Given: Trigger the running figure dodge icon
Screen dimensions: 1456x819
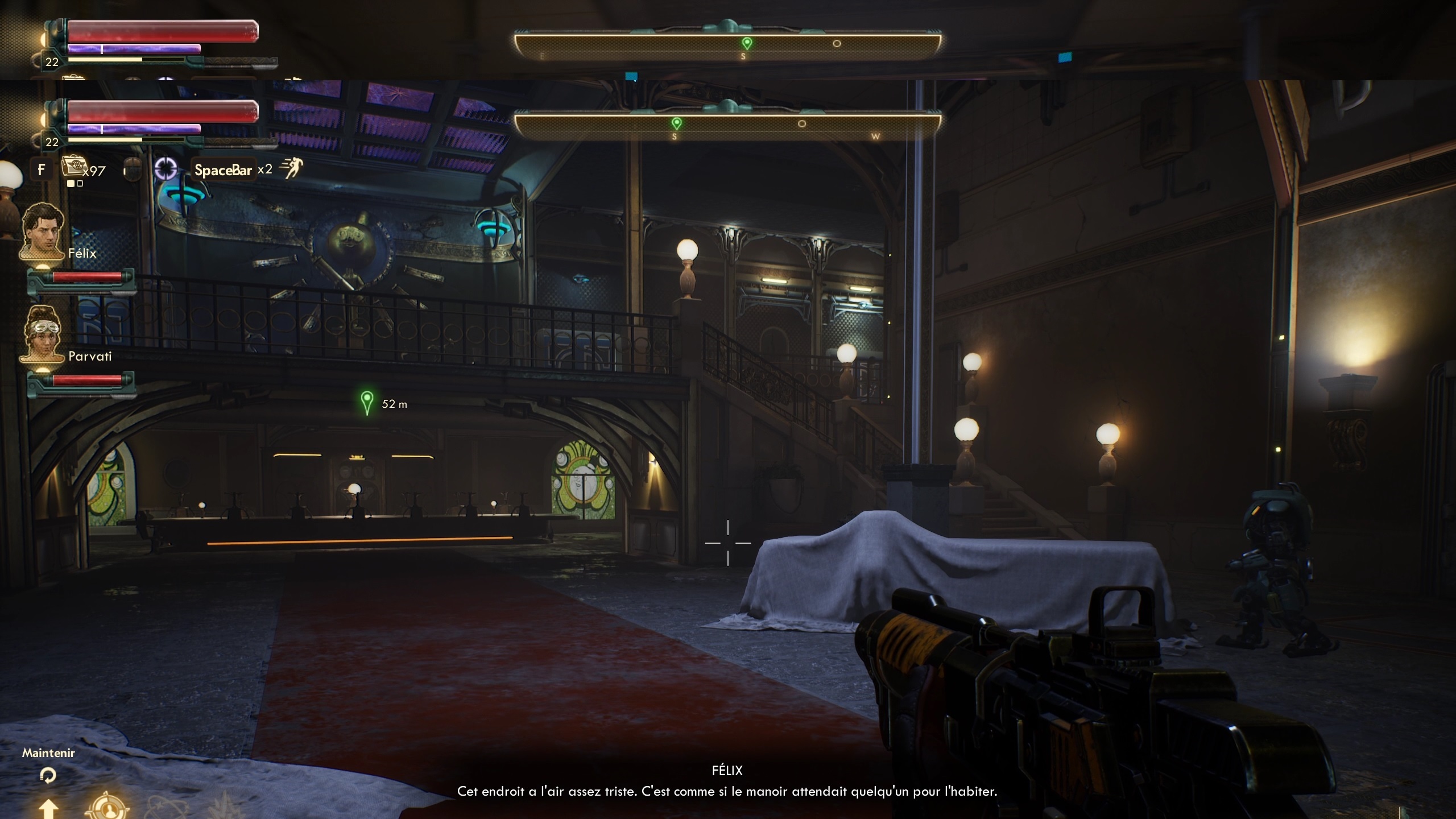Looking at the screenshot, I should tap(291, 168).
